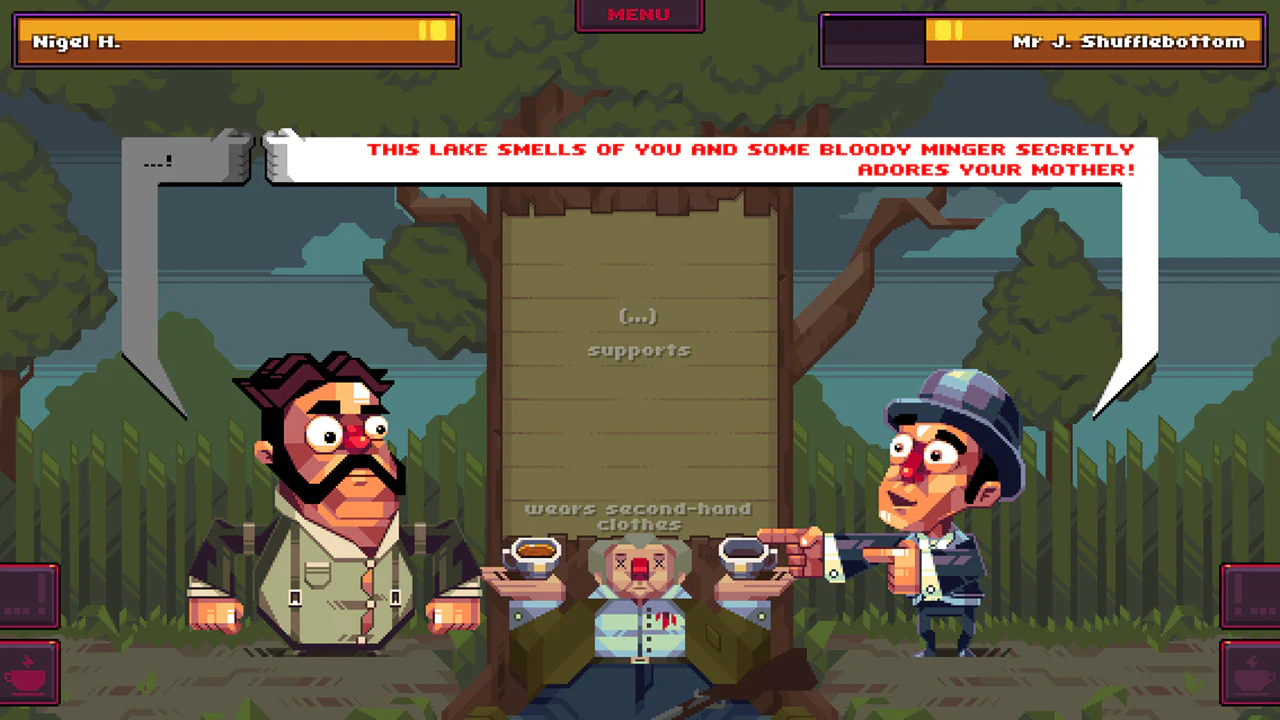Open the MENU at the top

639,14
